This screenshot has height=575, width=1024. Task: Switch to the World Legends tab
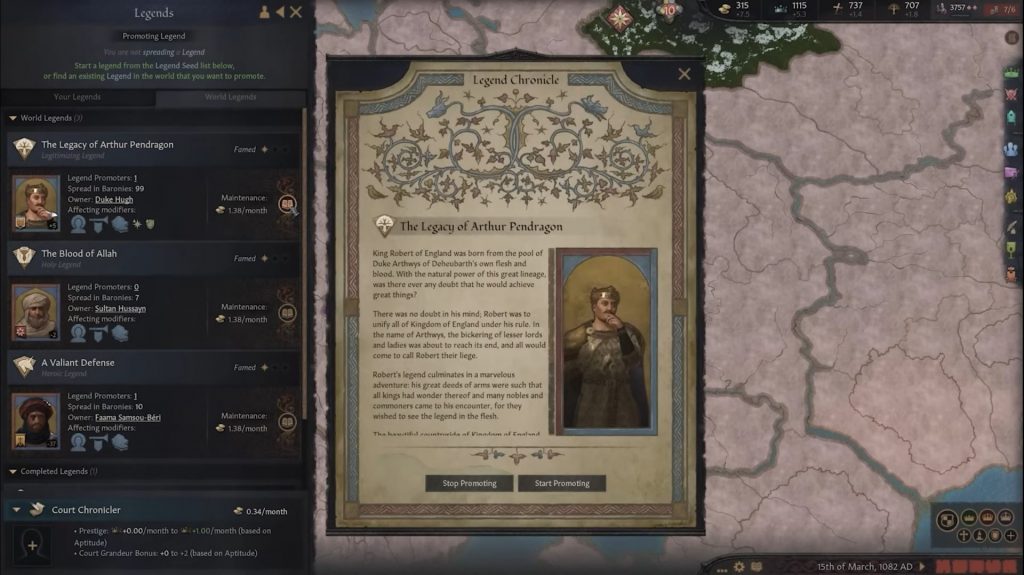[x=230, y=97]
